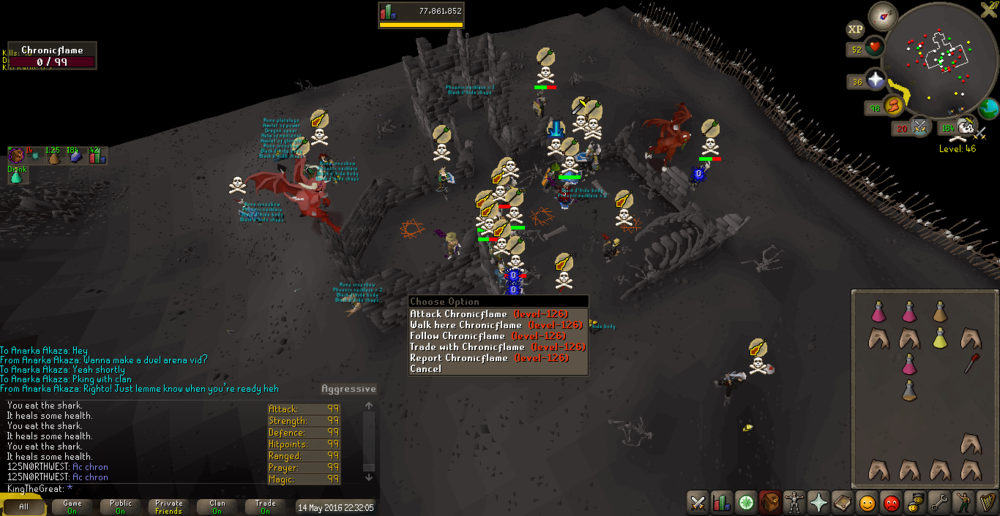The image size is (1000, 516).
Task: Open the world map globe icon
Action: [988, 107]
